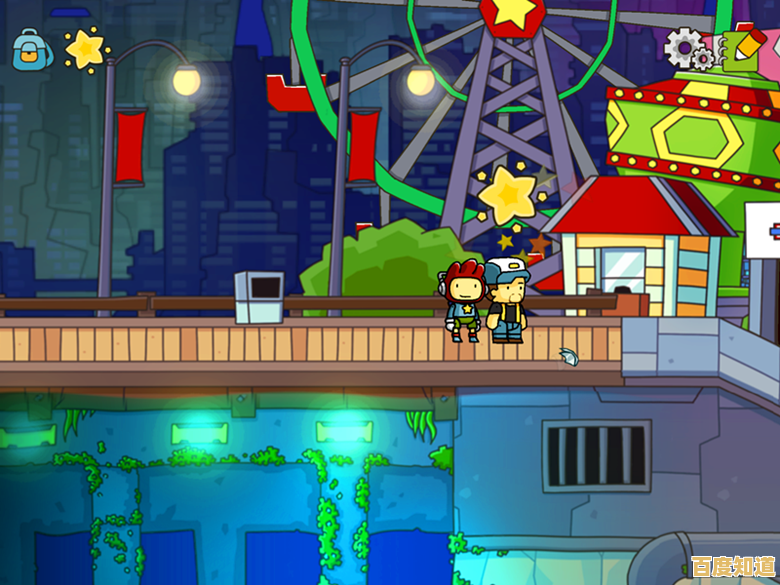Image resolution: width=780 pixels, height=585 pixels.
Task: Tap the yellow Starite hints icon
Action: coord(86,47)
